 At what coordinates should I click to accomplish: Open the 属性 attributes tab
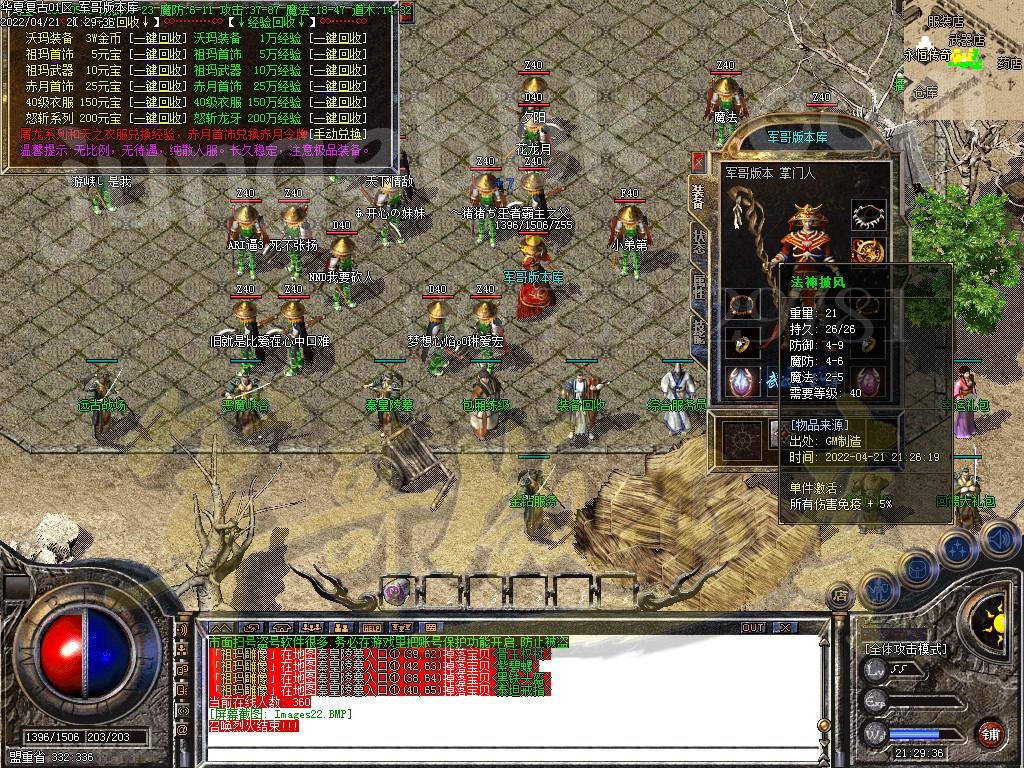click(699, 284)
